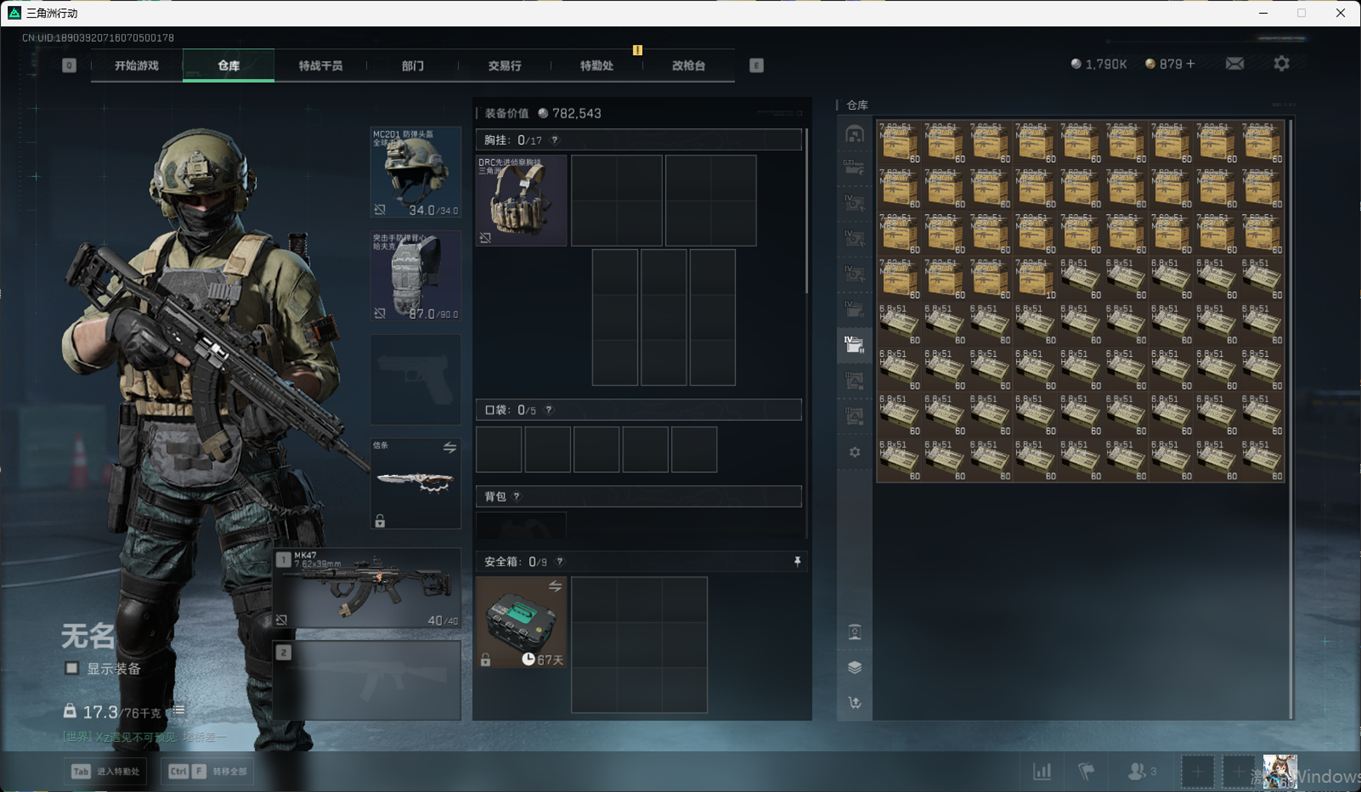Image resolution: width=1361 pixels, height=792 pixels.
Task: Select the MK47 rifle weapon slot
Action: (367, 588)
